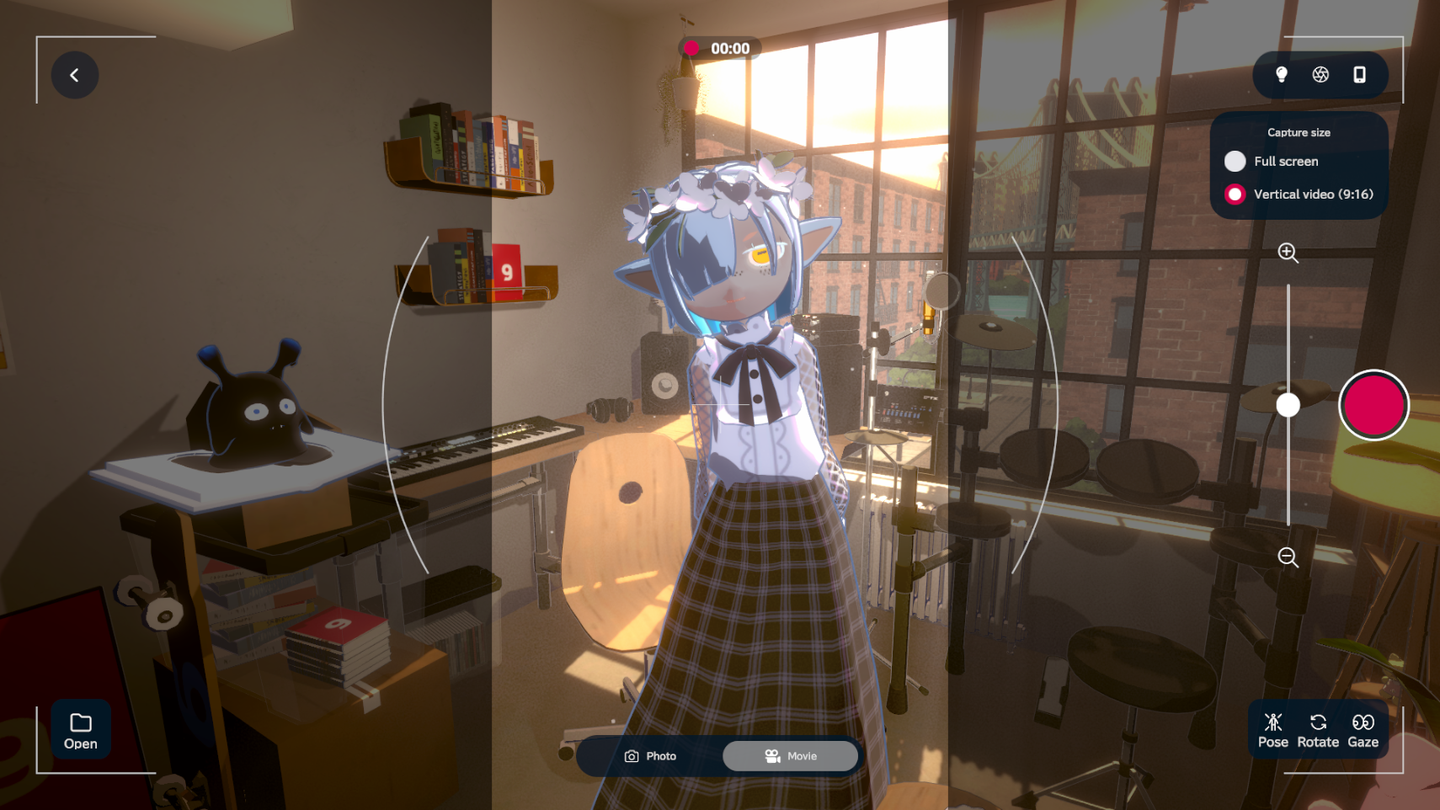The image size is (1440, 810).
Task: Choose Vertical video (9:16) option
Action: pos(1235,194)
